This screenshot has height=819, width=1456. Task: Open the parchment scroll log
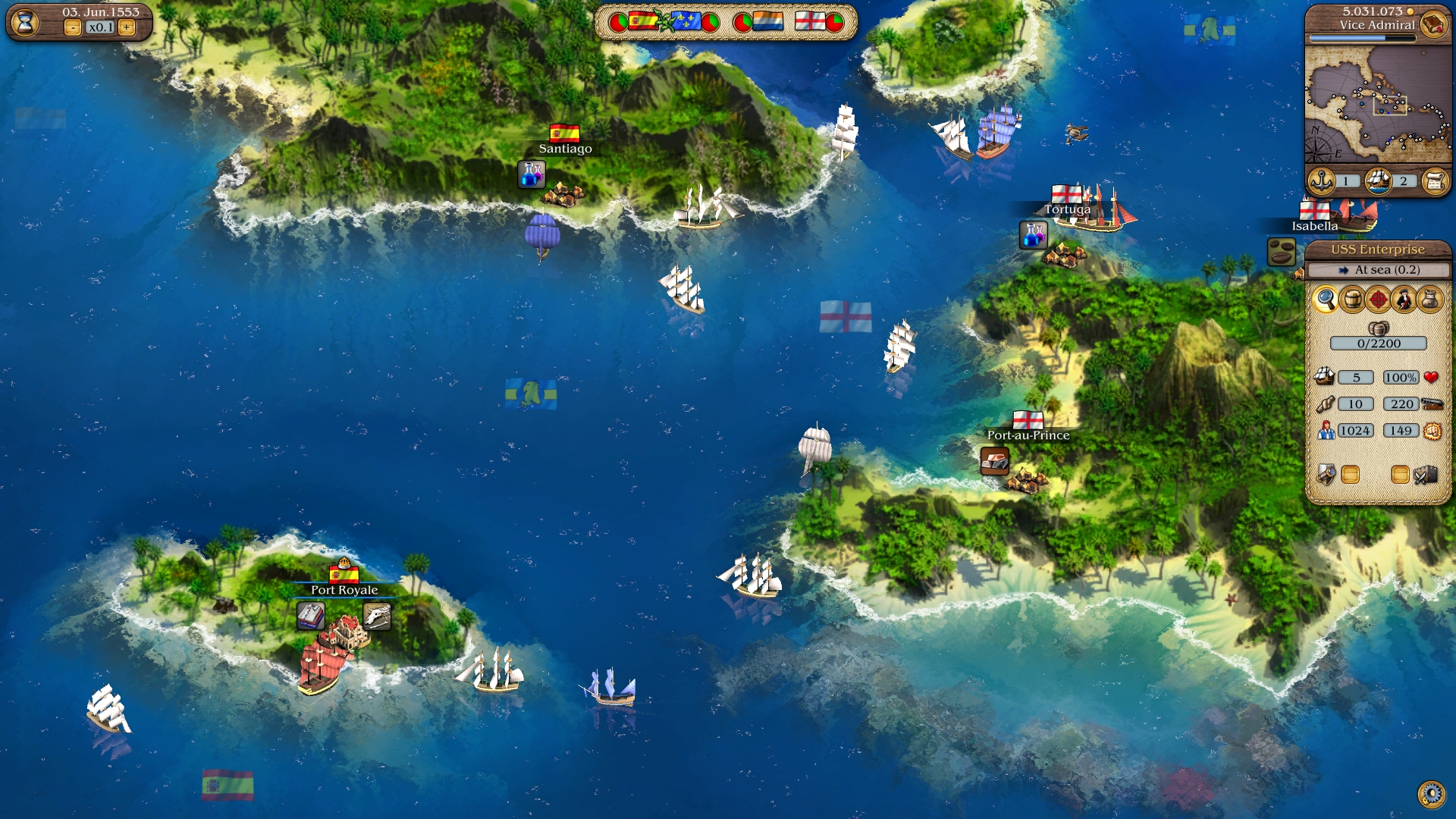click(x=1435, y=181)
